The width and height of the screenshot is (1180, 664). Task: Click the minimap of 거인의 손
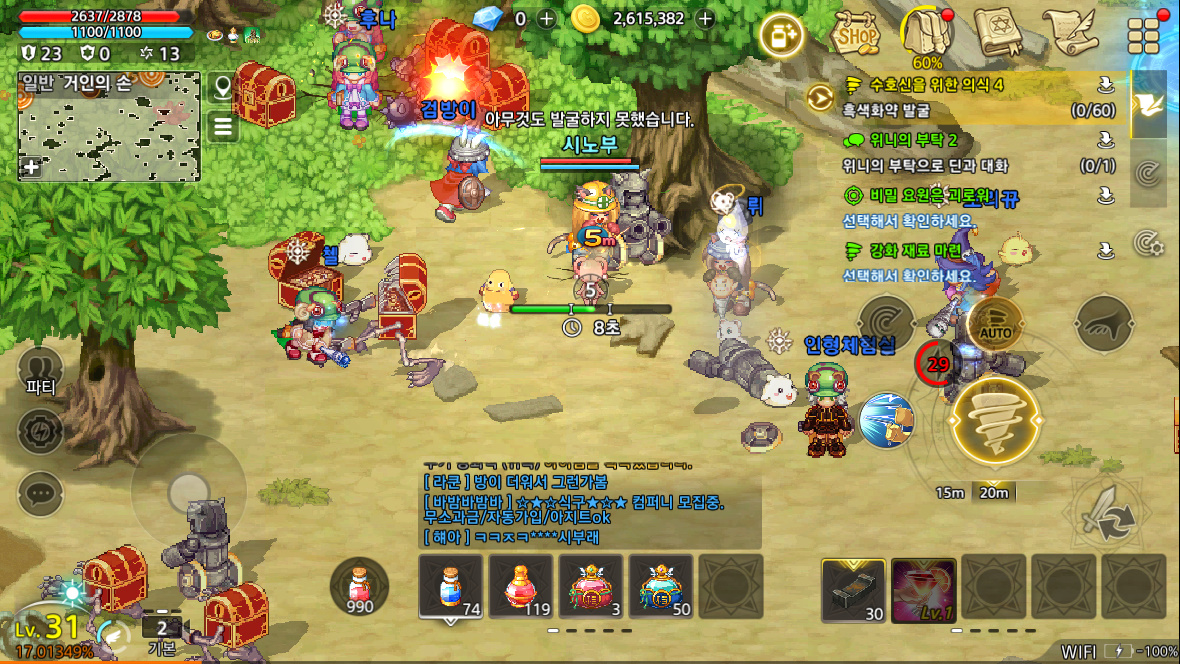[x=109, y=127]
